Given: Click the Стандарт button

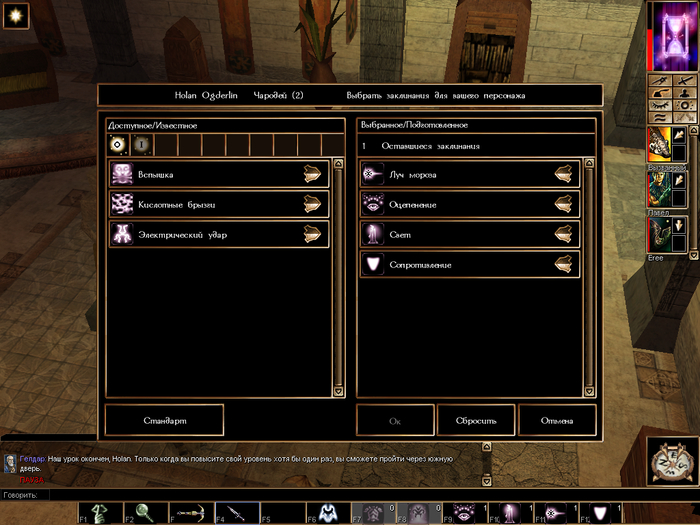Looking at the screenshot, I should click(x=164, y=420).
